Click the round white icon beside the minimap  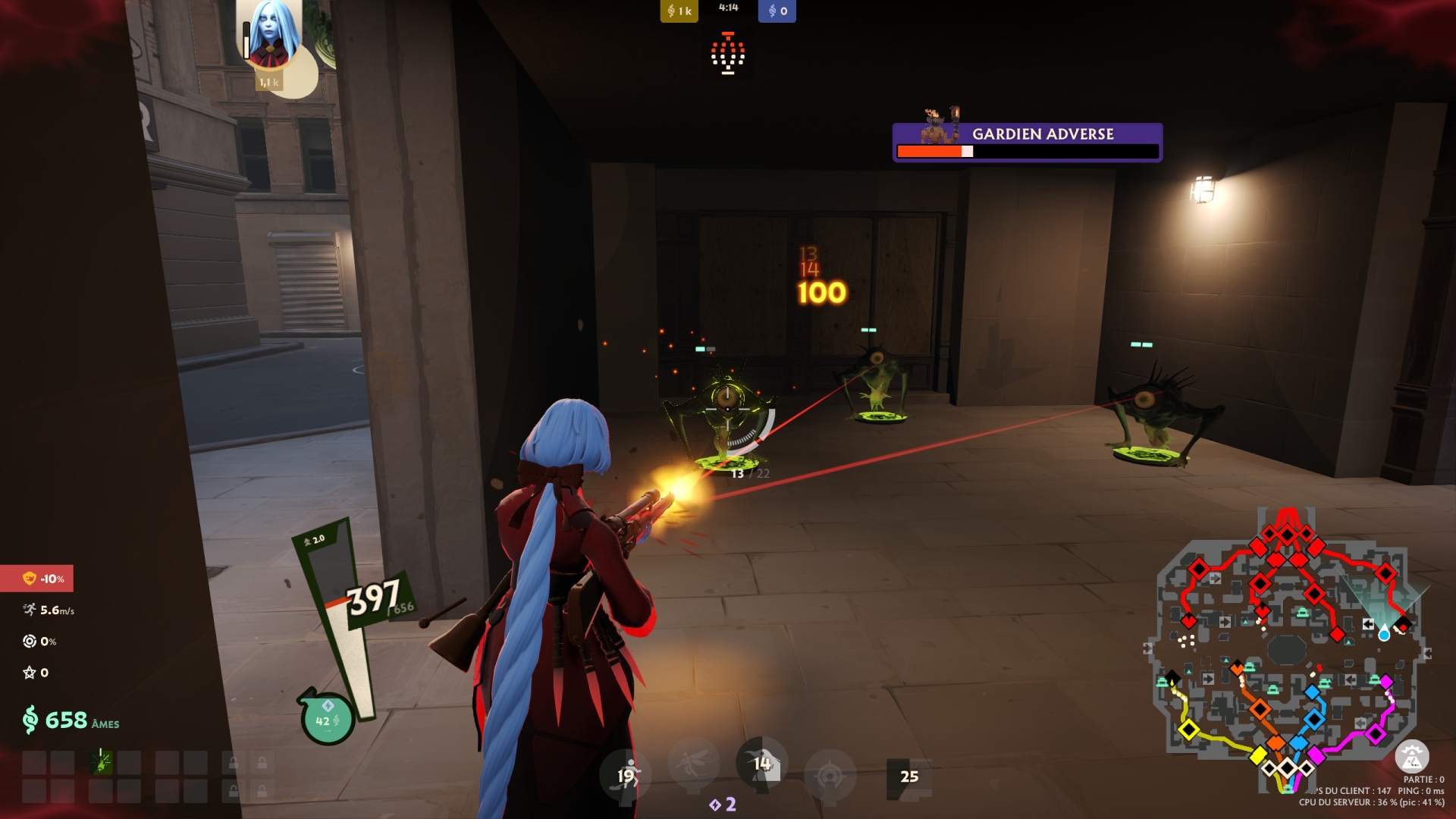pos(1411,756)
